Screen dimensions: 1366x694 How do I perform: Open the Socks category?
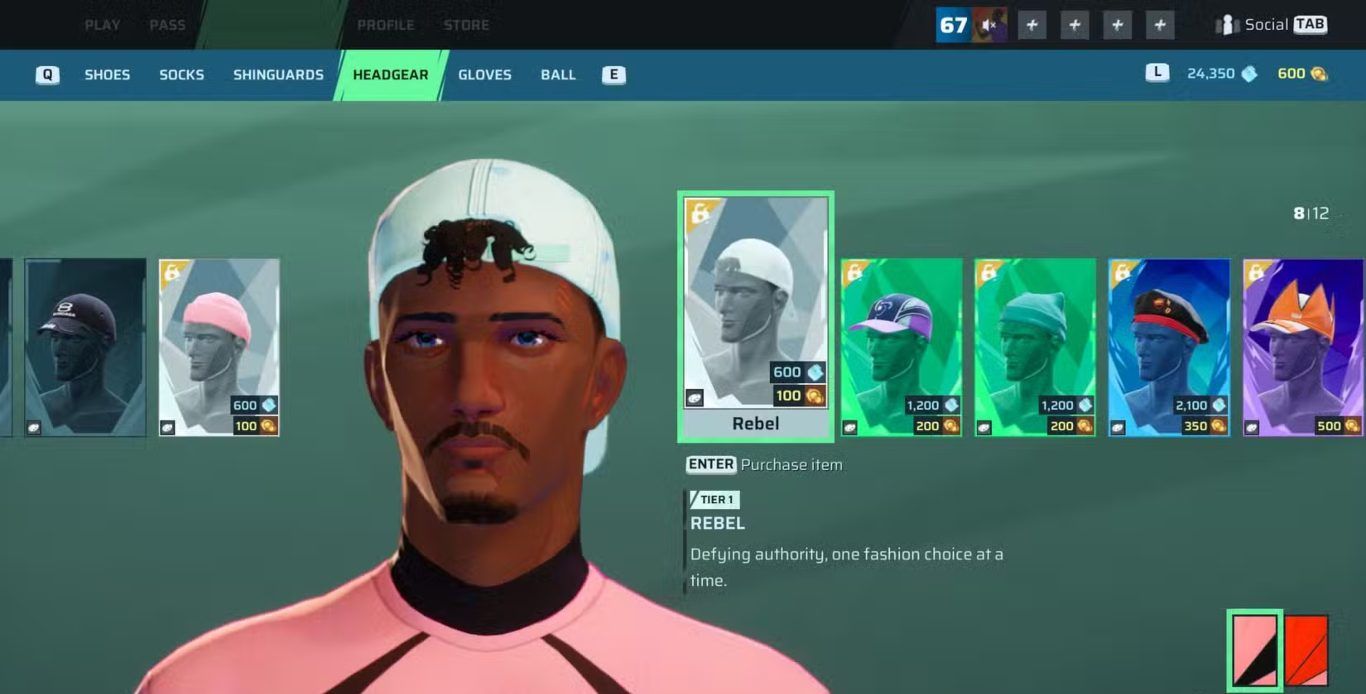[x=181, y=75]
